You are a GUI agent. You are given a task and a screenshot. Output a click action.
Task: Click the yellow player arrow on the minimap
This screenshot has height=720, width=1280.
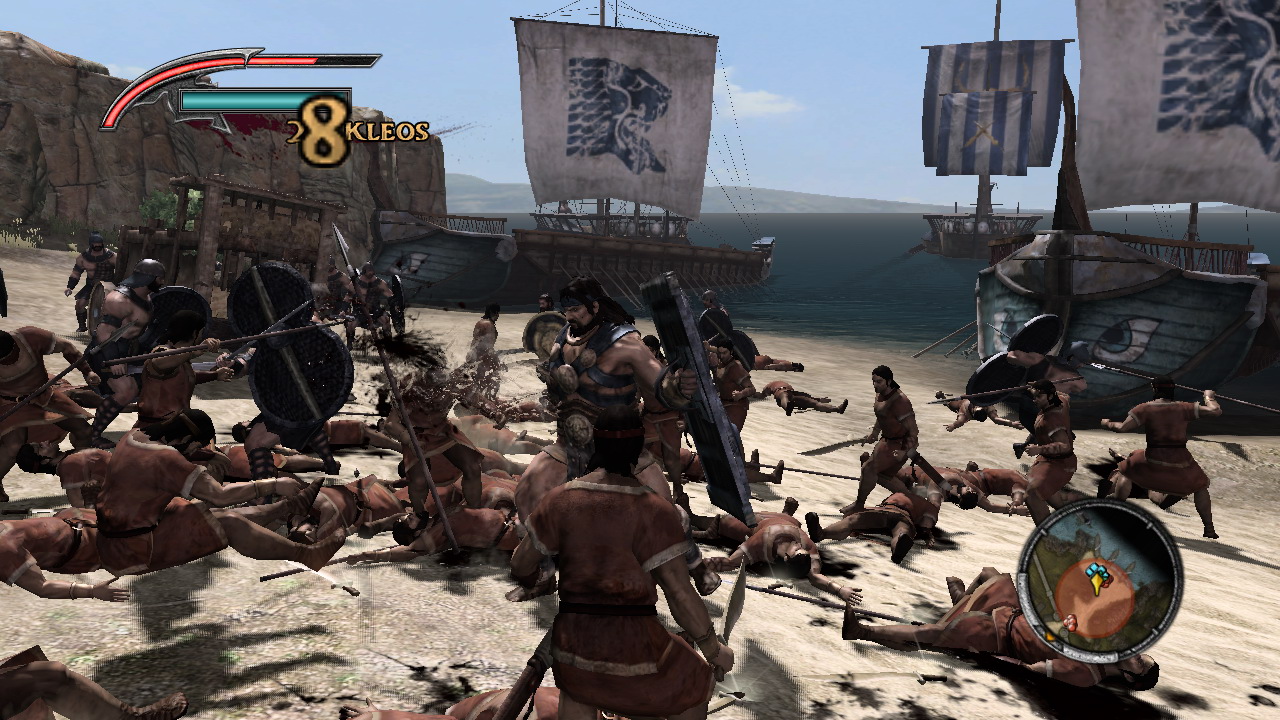(1097, 584)
